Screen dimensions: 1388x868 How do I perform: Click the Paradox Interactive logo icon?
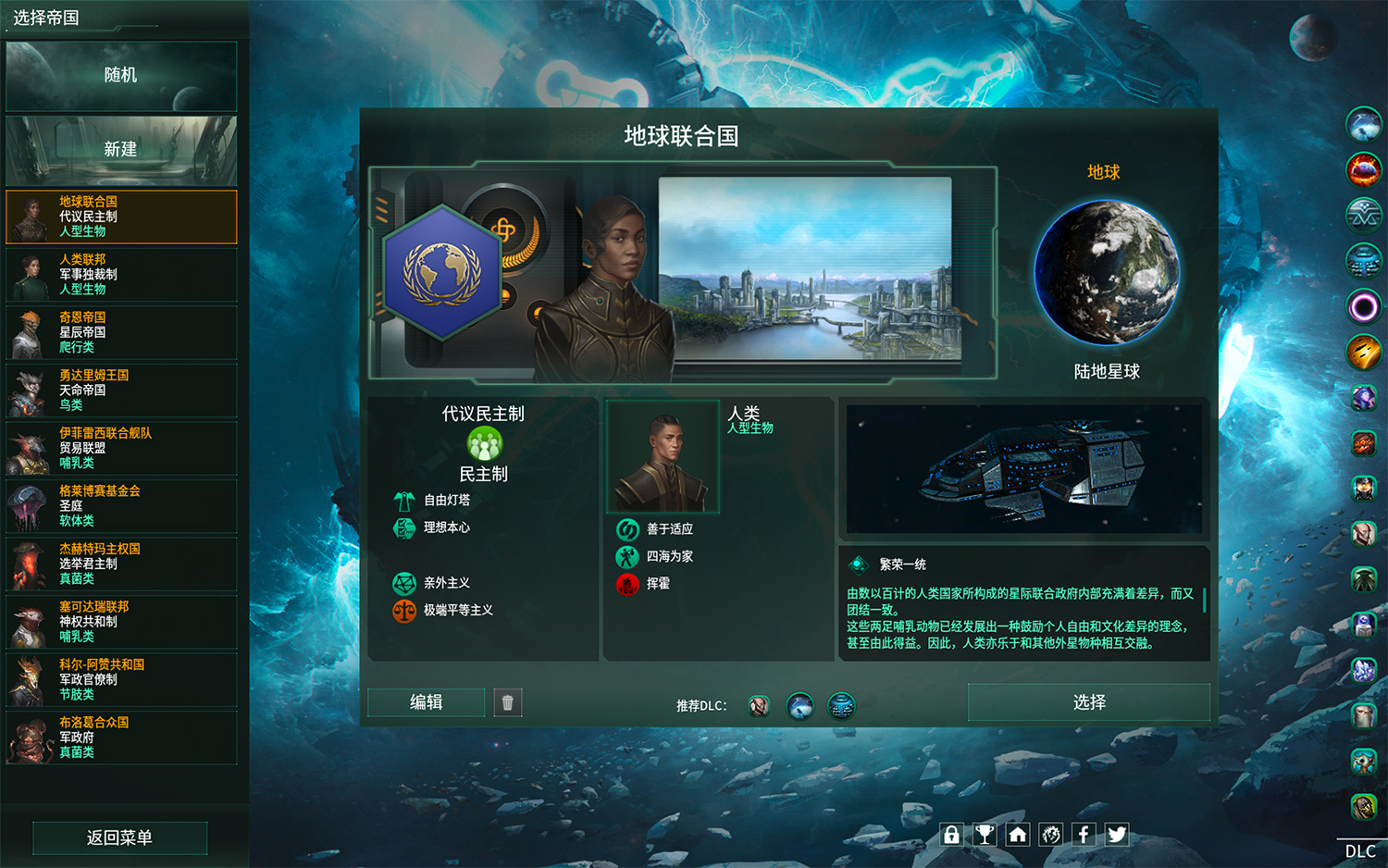[1050, 834]
